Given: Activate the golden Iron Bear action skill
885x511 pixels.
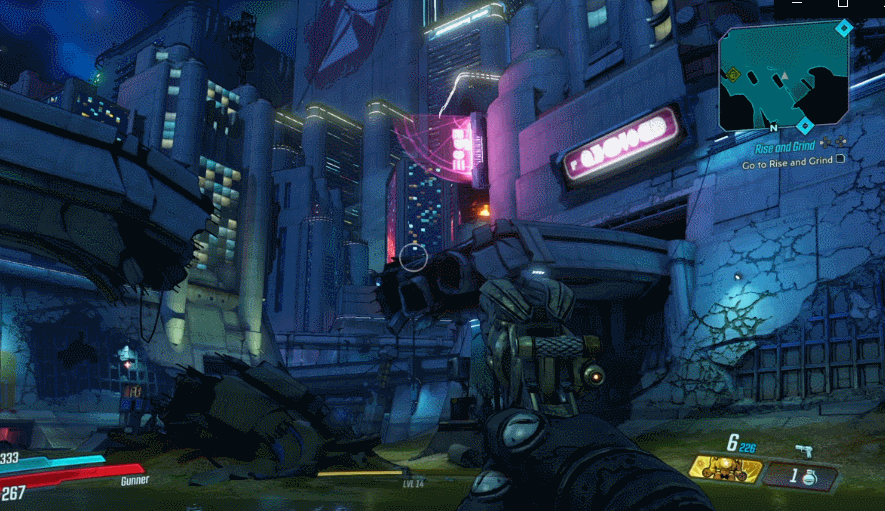Looking at the screenshot, I should (724, 470).
